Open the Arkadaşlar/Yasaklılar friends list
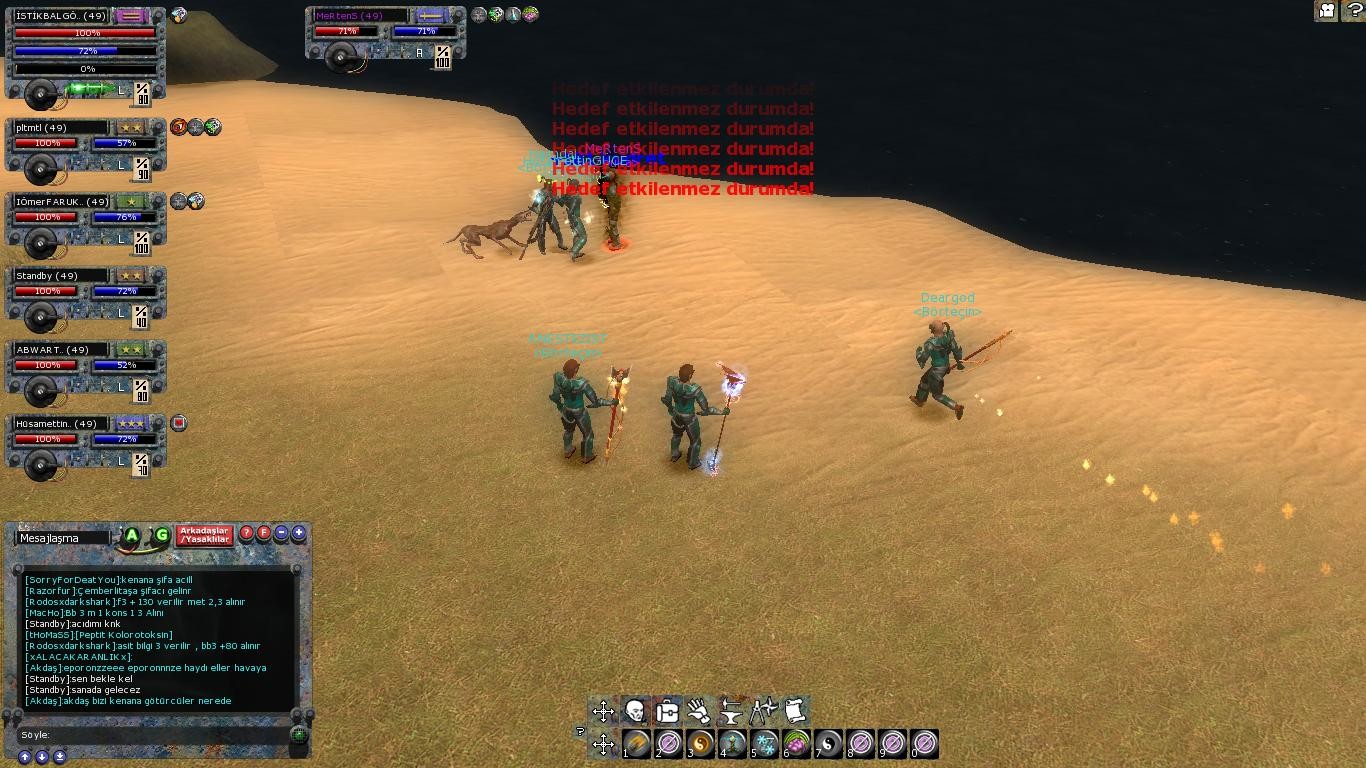This screenshot has height=768, width=1366. [205, 536]
